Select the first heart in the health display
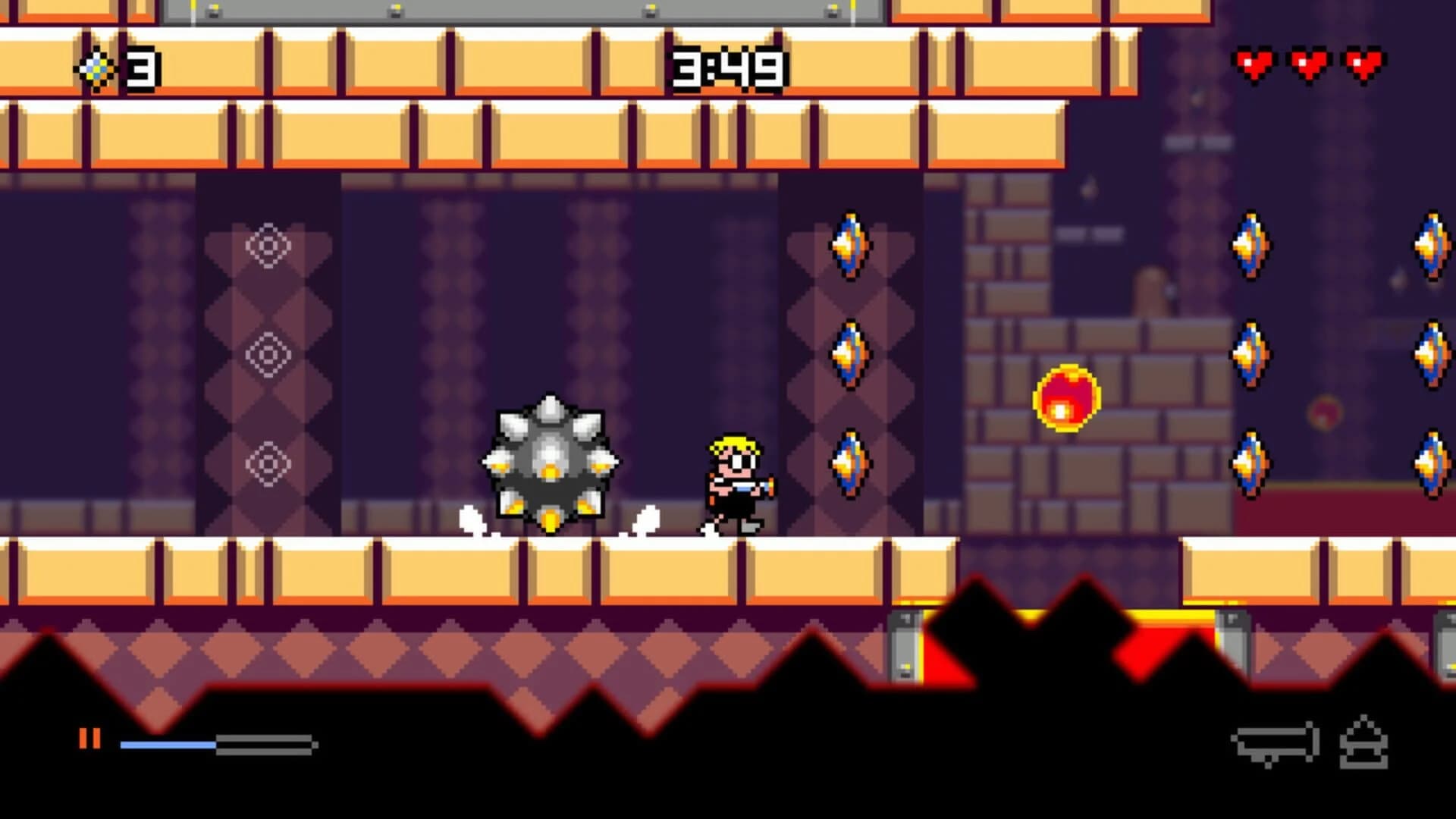The image size is (1456, 819). (x=1255, y=64)
